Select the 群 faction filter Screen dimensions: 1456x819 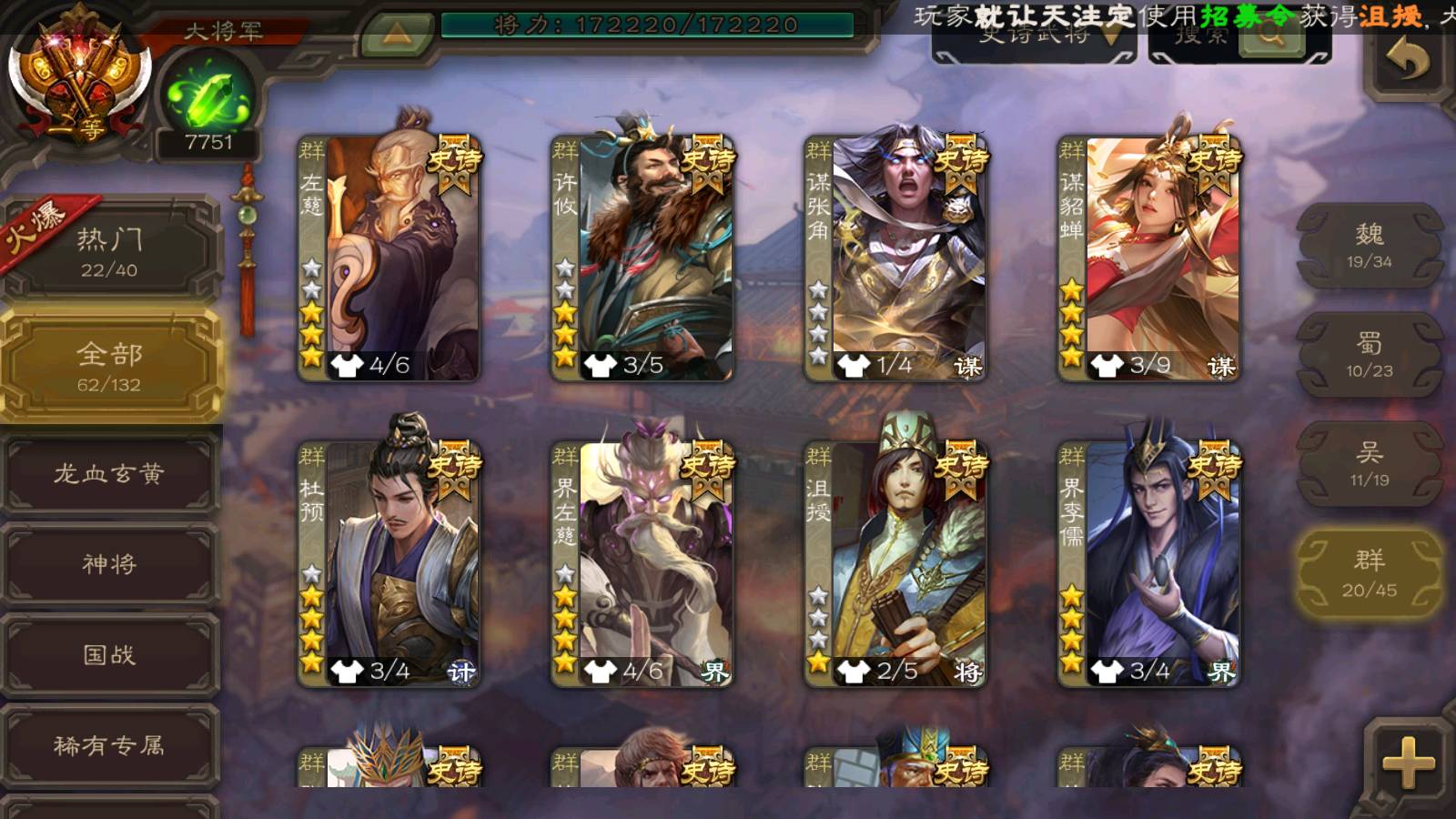point(1369,573)
